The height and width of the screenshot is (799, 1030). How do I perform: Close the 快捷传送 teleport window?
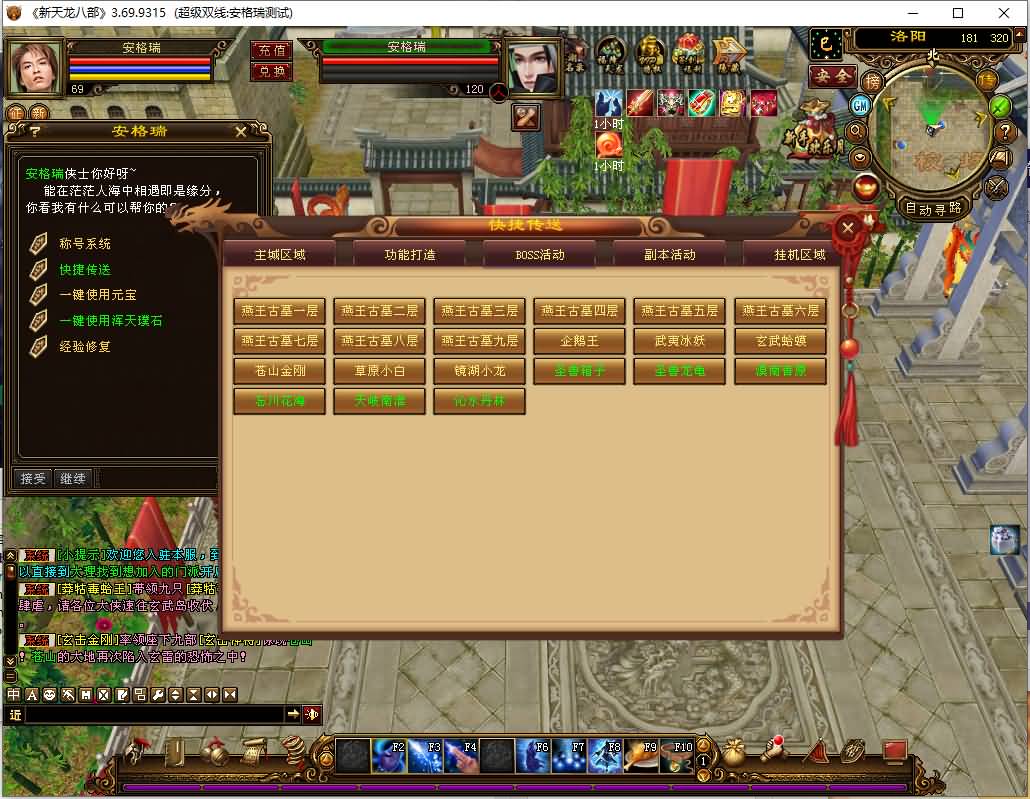(x=848, y=228)
